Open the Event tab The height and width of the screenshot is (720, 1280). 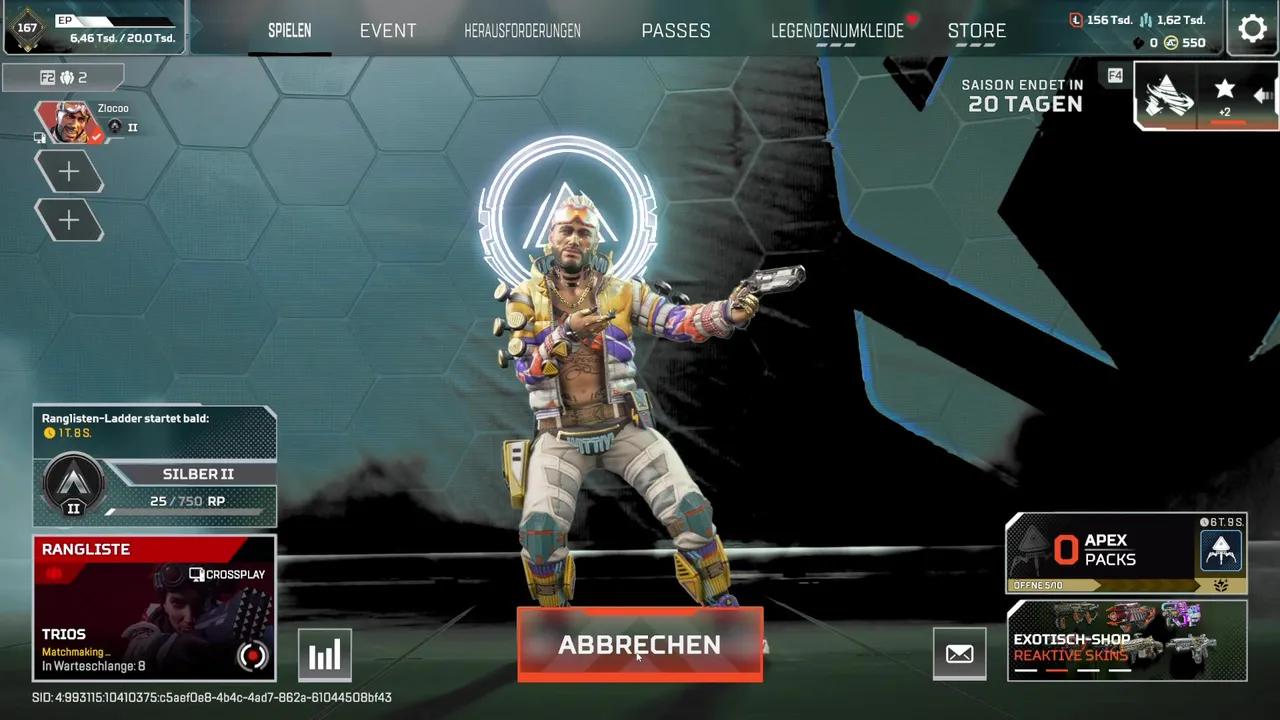click(388, 31)
